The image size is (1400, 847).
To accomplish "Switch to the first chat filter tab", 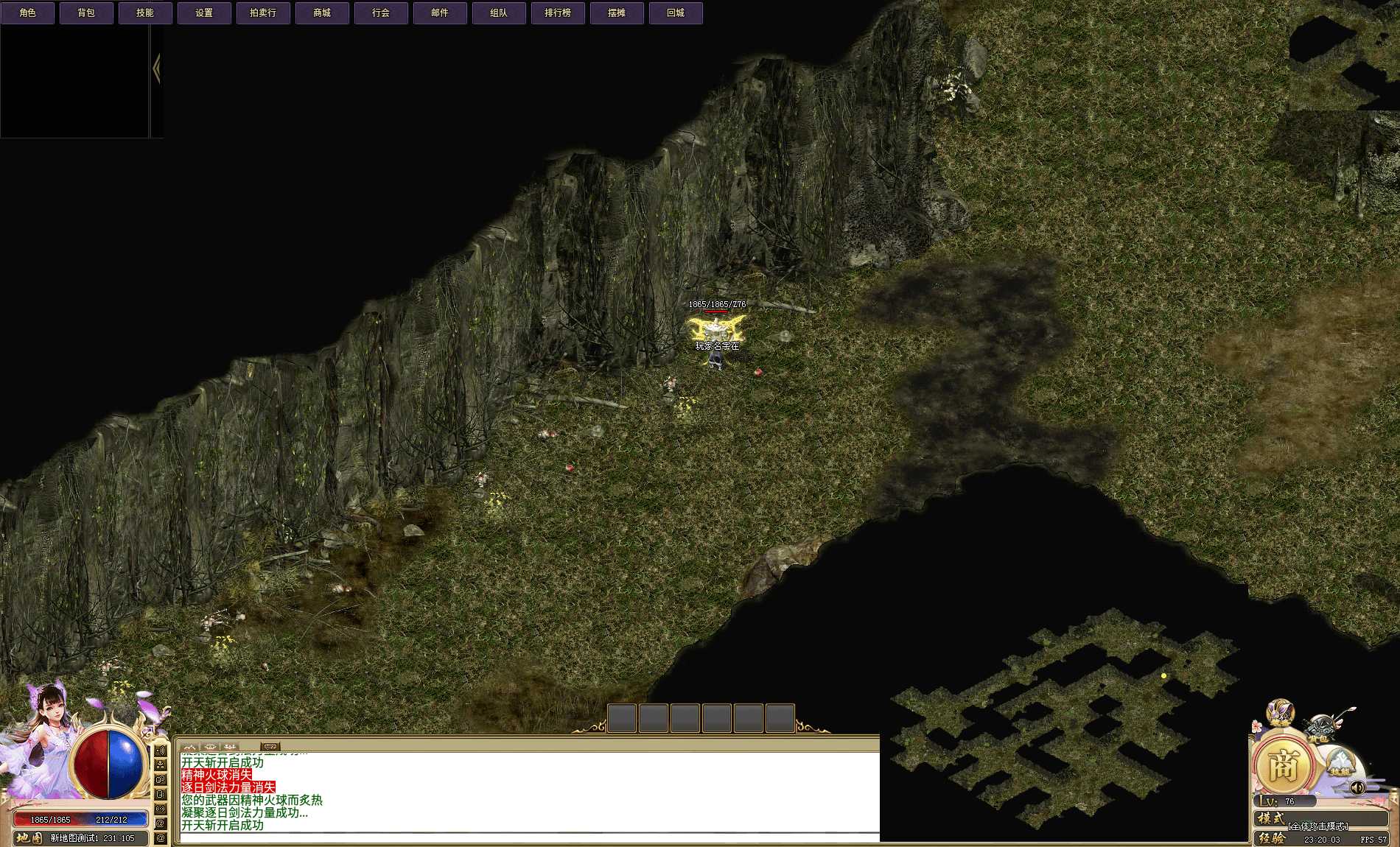I will pos(189,745).
